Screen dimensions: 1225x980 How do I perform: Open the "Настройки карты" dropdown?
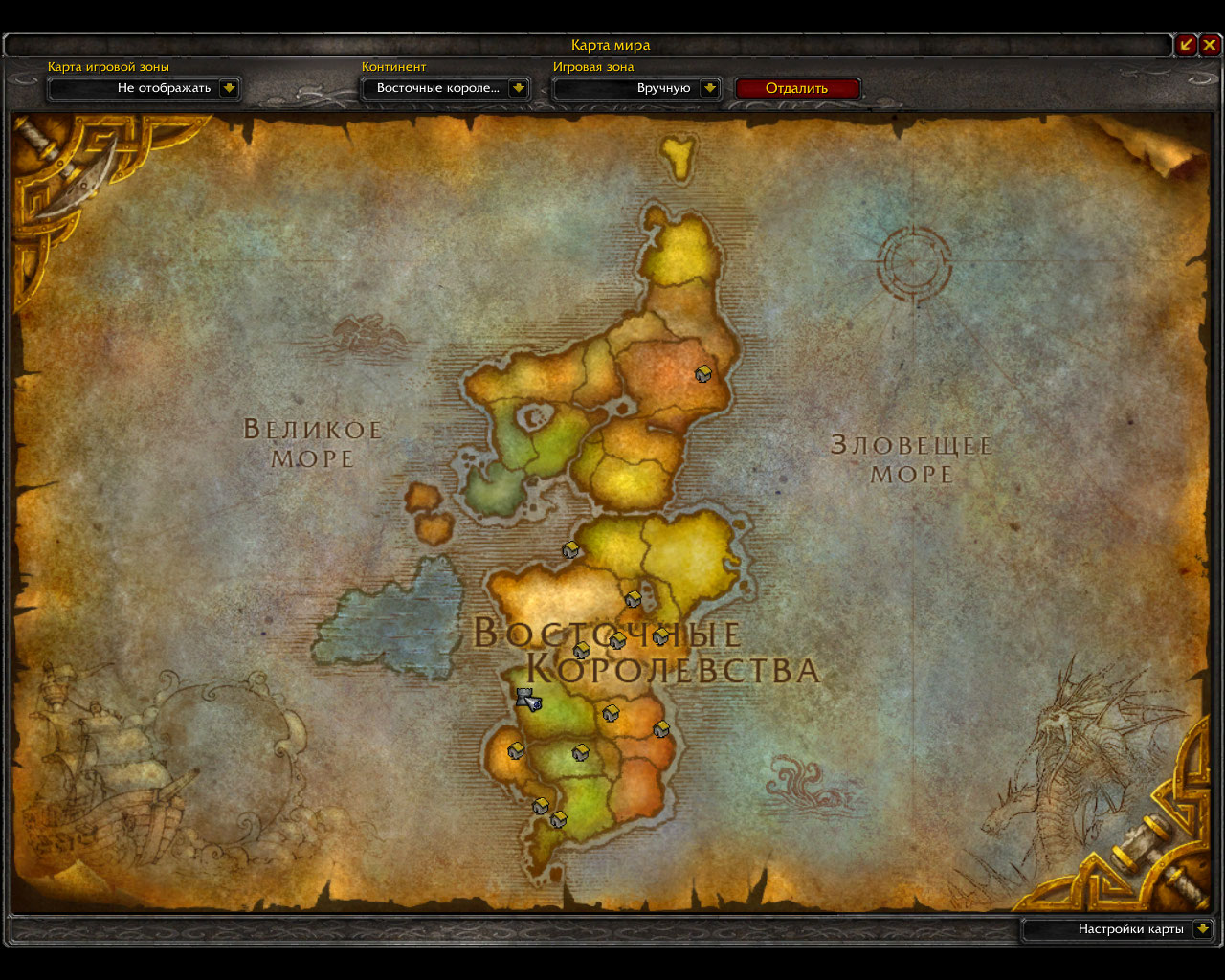[1202, 929]
